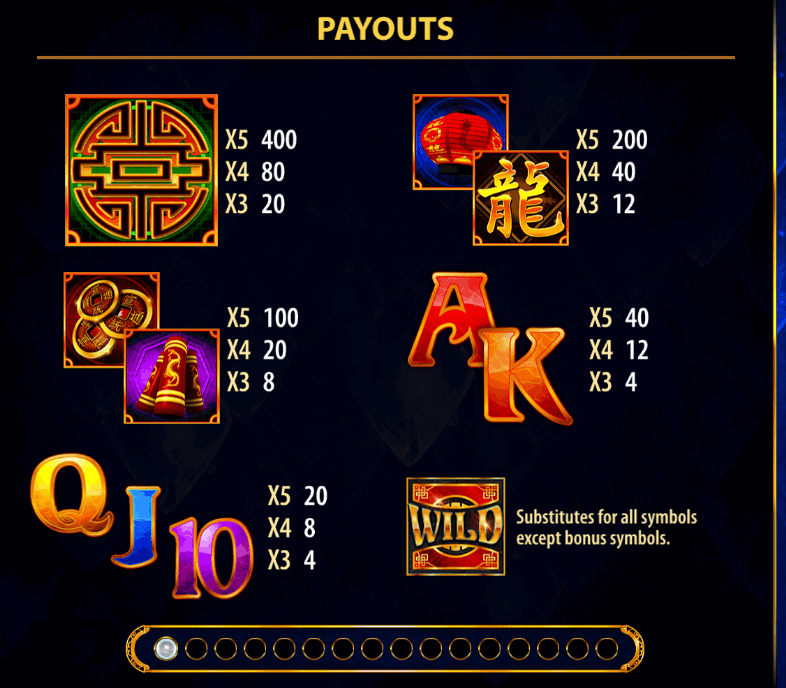Select the highlighted first page dot
The width and height of the screenshot is (786, 688).
[x=166, y=650]
